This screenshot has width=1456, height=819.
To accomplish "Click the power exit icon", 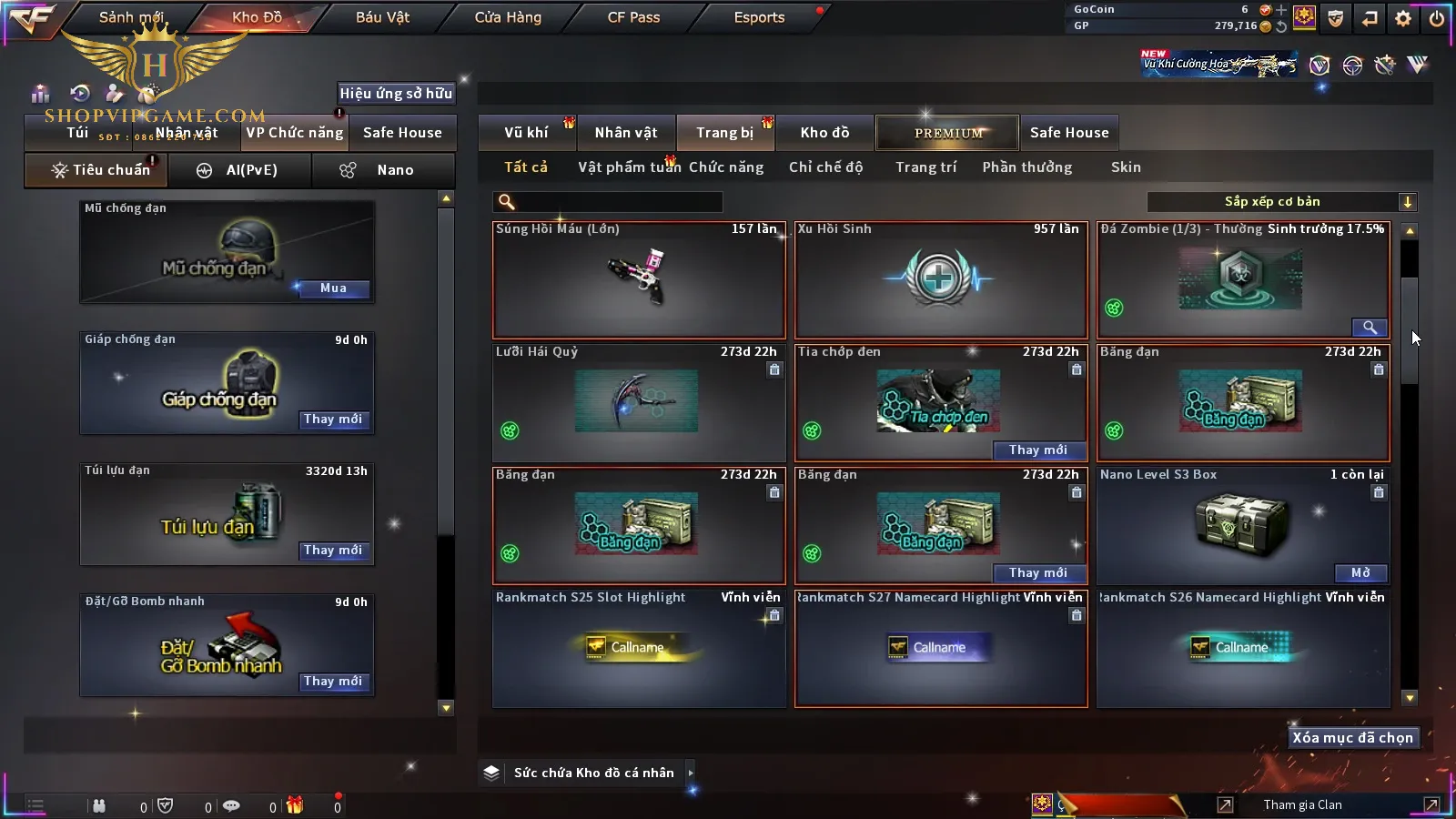I will point(1436,18).
